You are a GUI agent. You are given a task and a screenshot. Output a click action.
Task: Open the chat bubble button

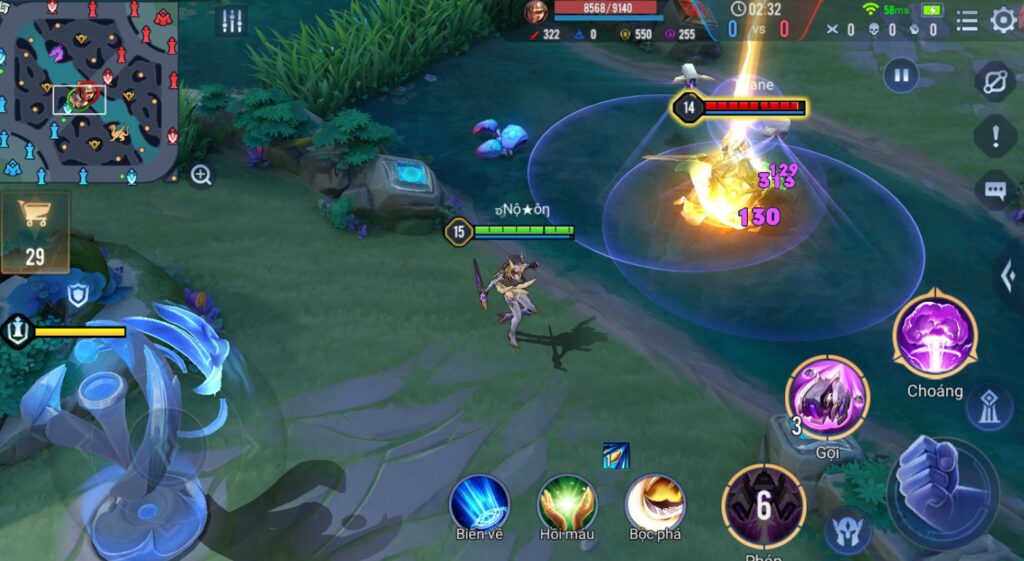[995, 189]
